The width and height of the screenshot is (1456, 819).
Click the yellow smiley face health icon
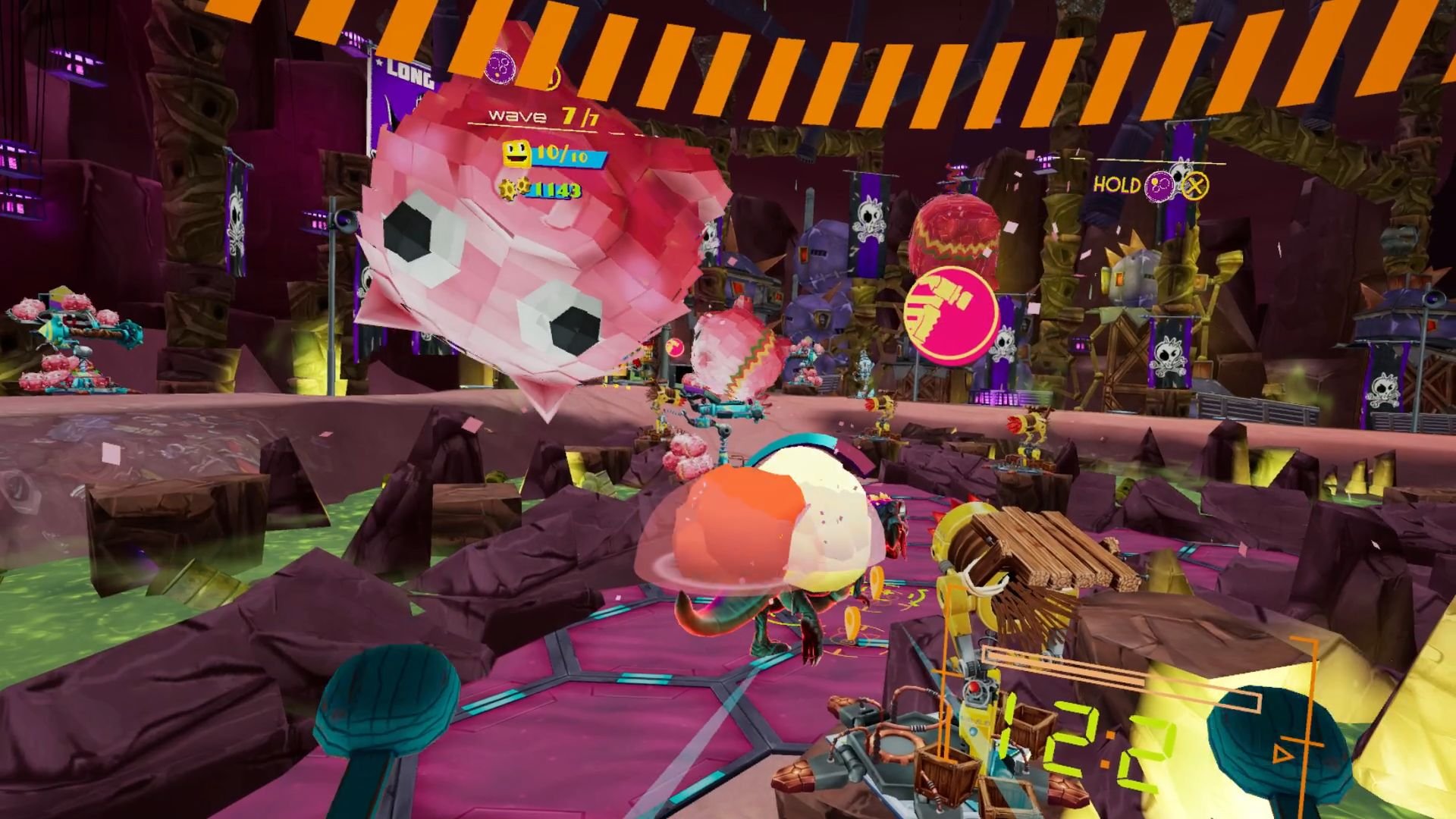coord(516,154)
